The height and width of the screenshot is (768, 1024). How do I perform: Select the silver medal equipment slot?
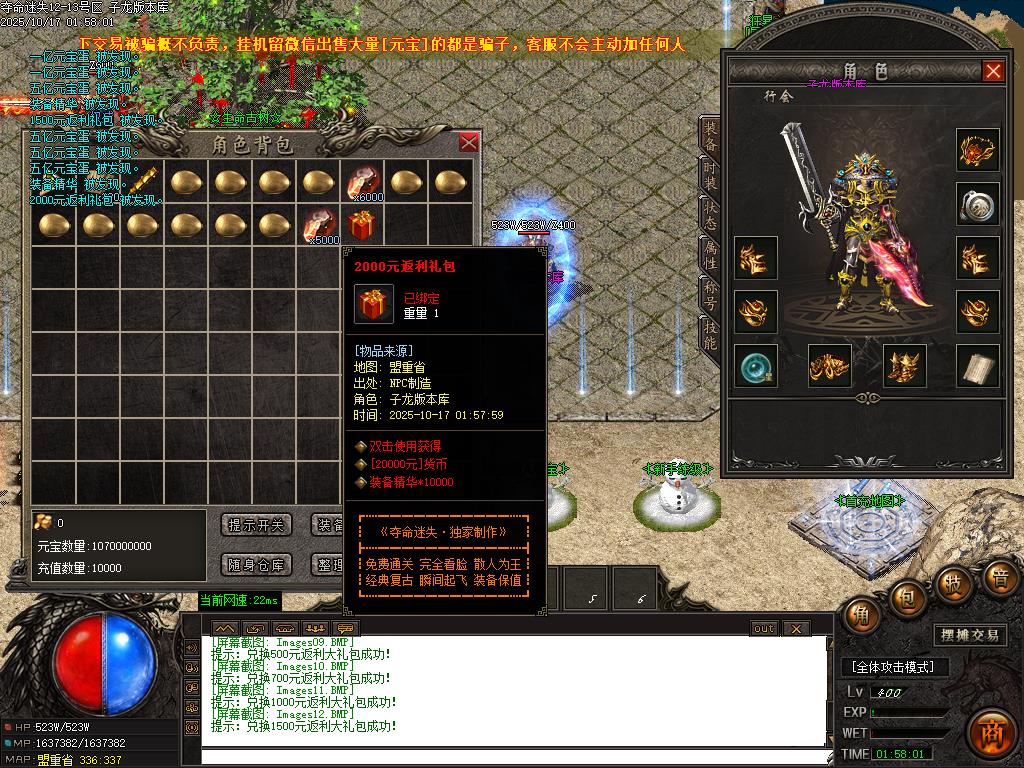pos(978,204)
